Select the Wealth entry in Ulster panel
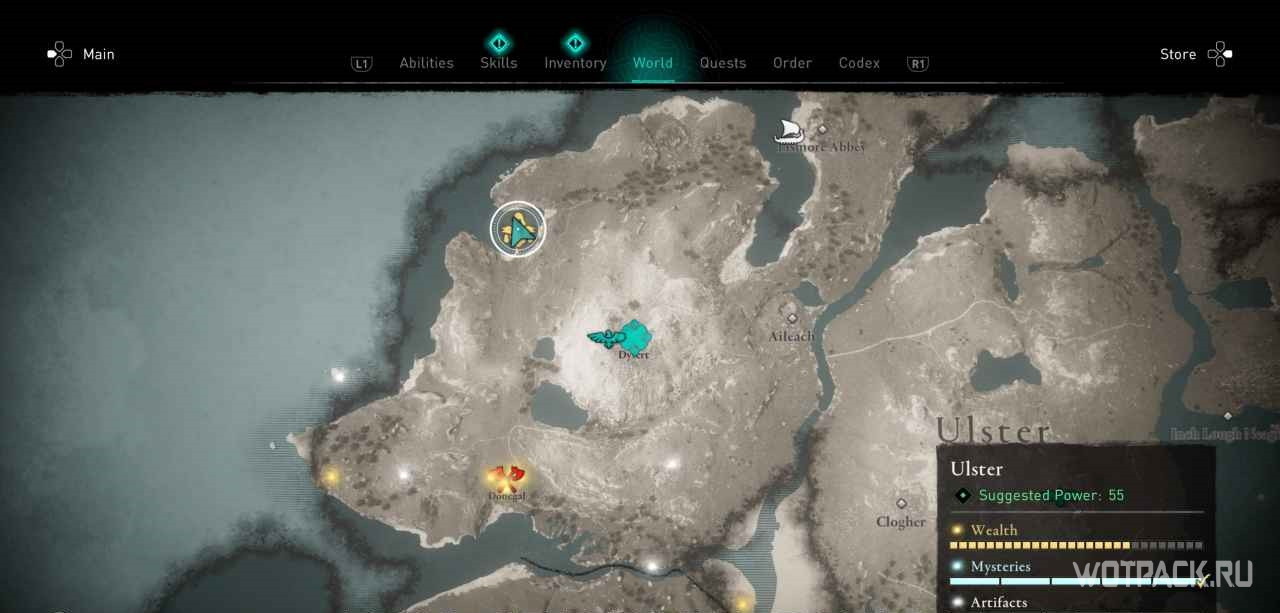The height and width of the screenshot is (613, 1280). [994, 530]
